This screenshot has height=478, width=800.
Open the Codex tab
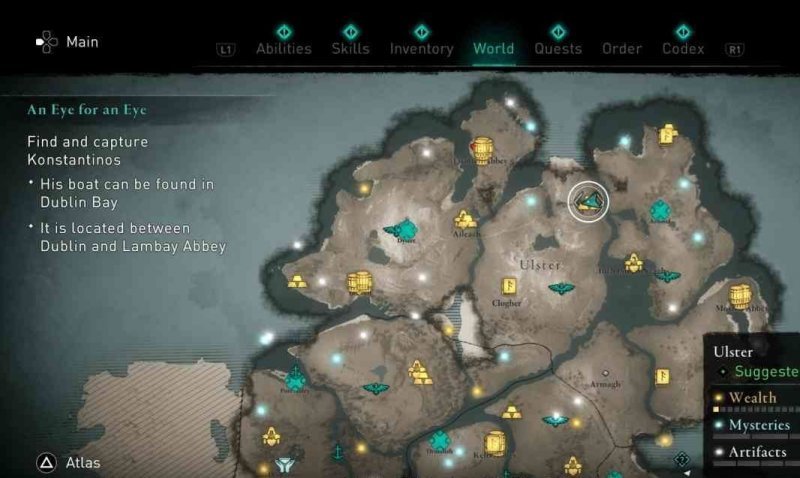pos(683,48)
